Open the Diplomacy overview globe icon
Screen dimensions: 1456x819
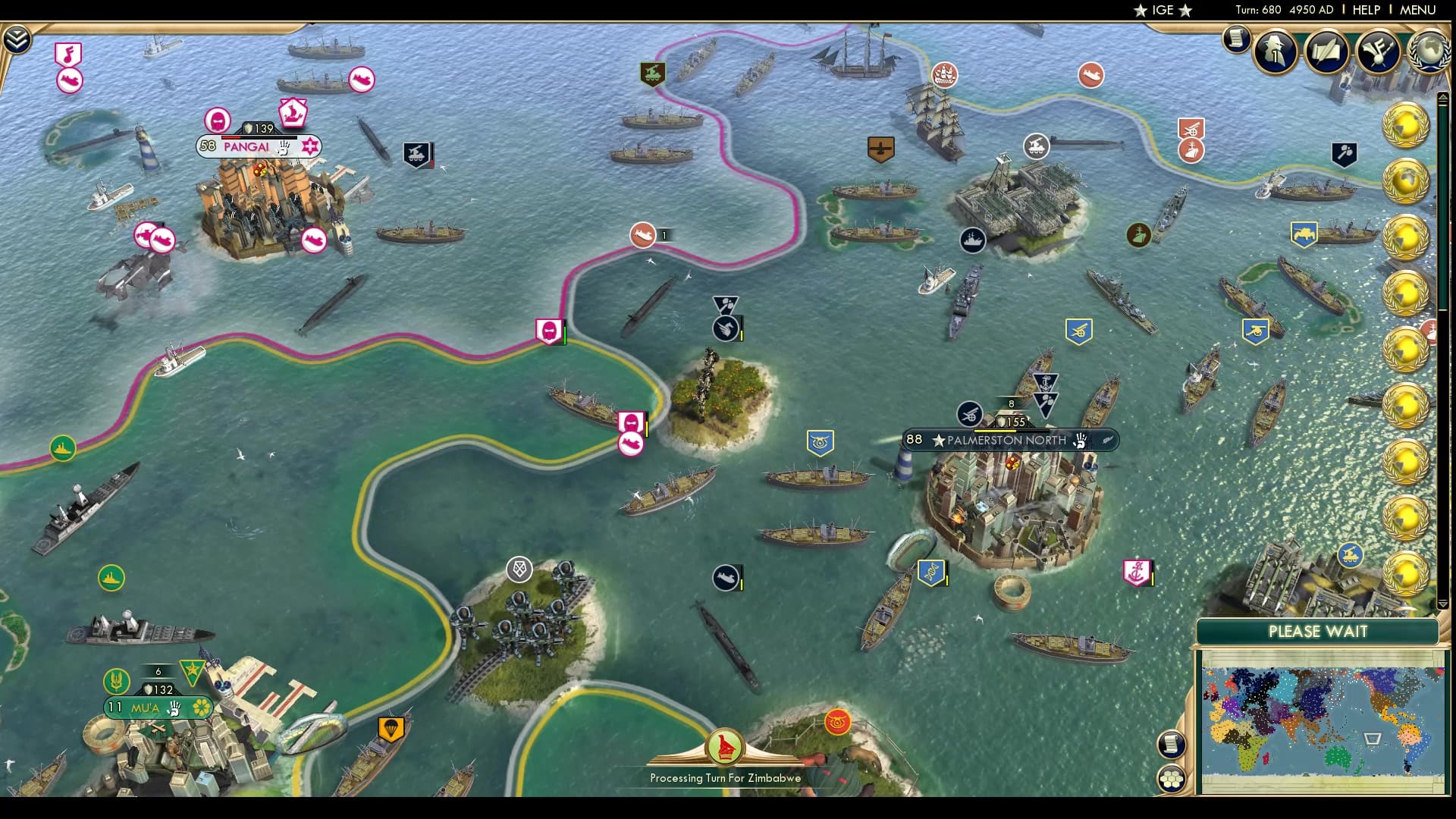[1429, 52]
